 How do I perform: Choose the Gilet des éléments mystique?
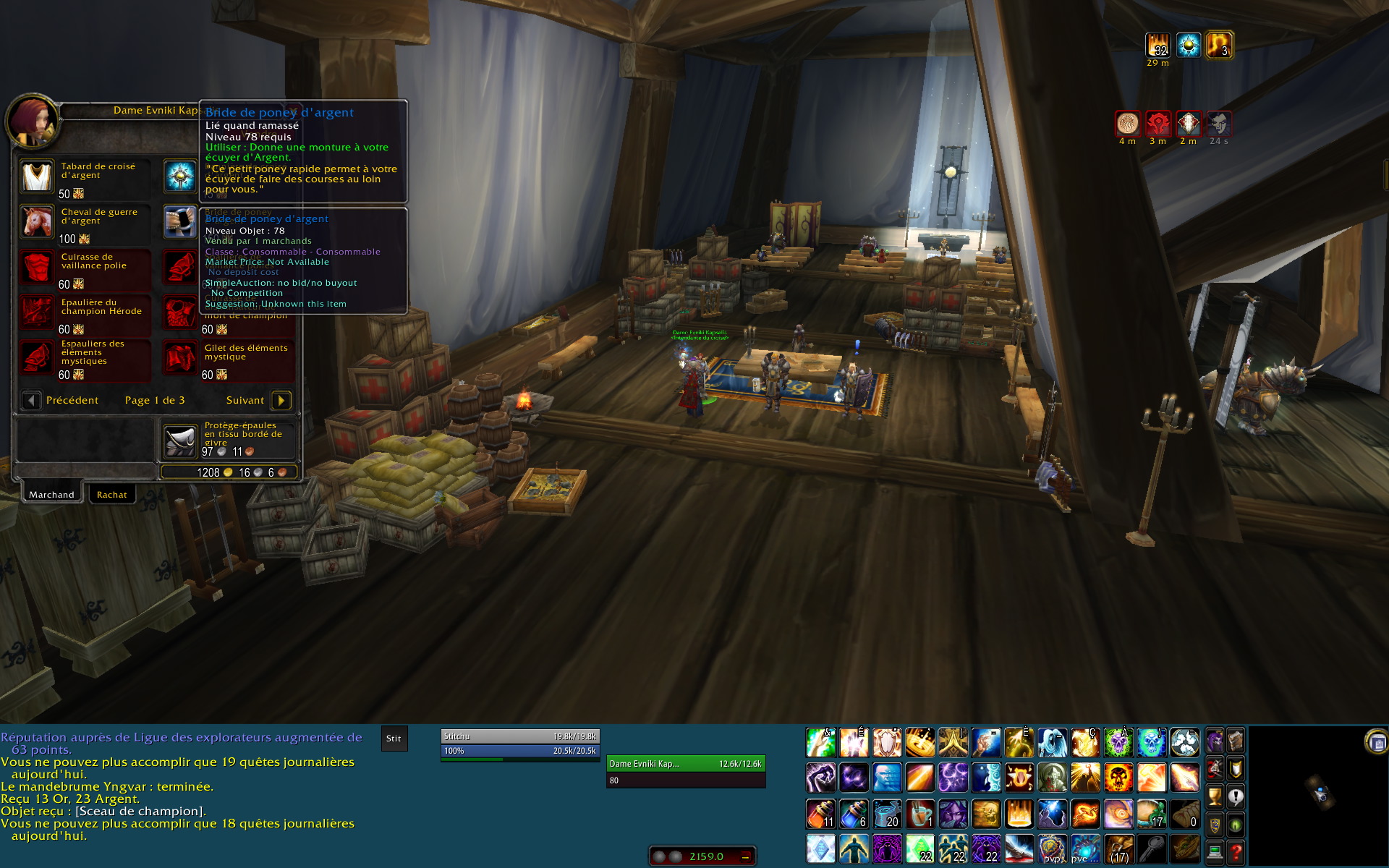(179, 358)
